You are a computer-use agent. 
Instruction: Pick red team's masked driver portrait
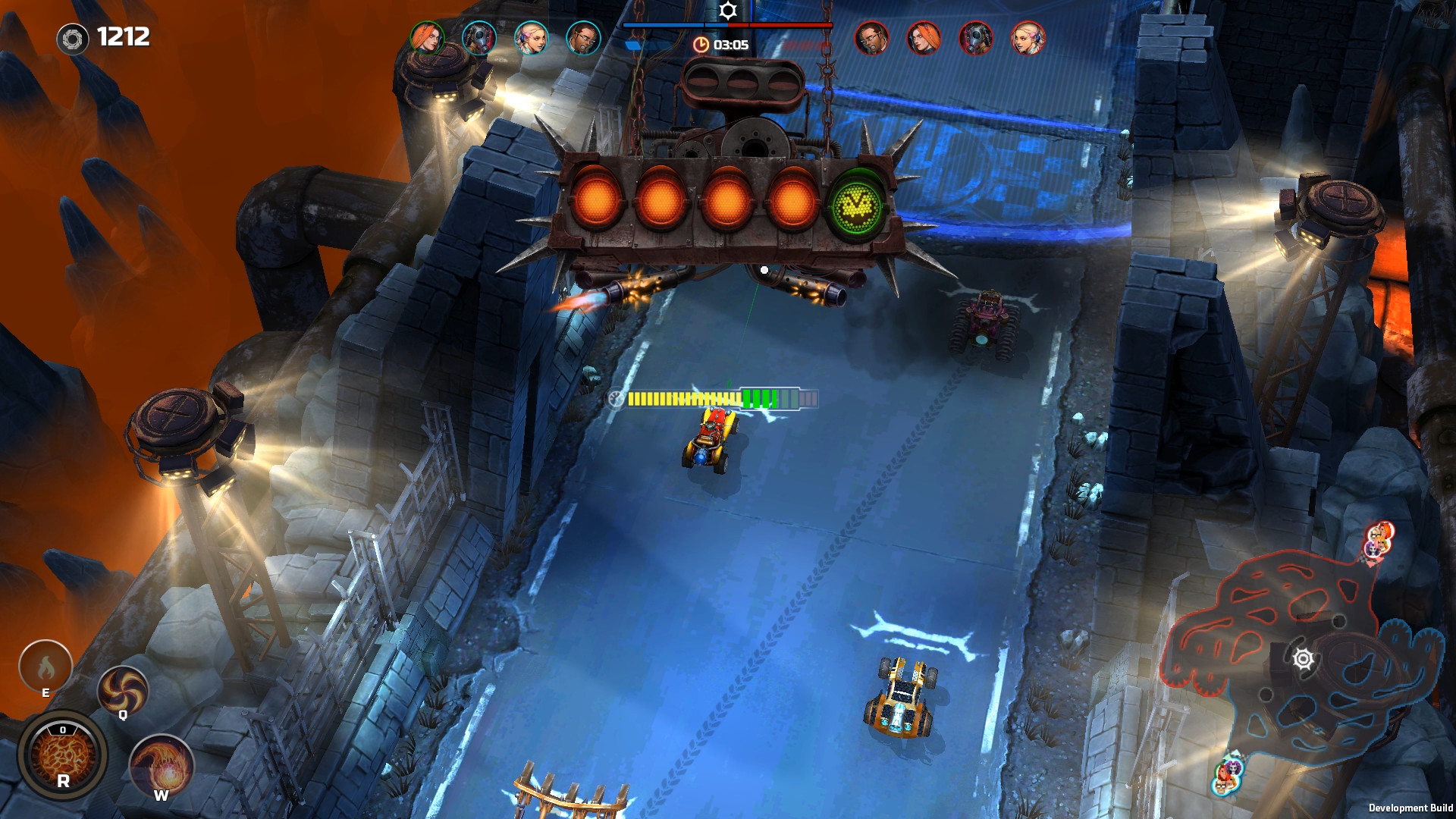976,37
